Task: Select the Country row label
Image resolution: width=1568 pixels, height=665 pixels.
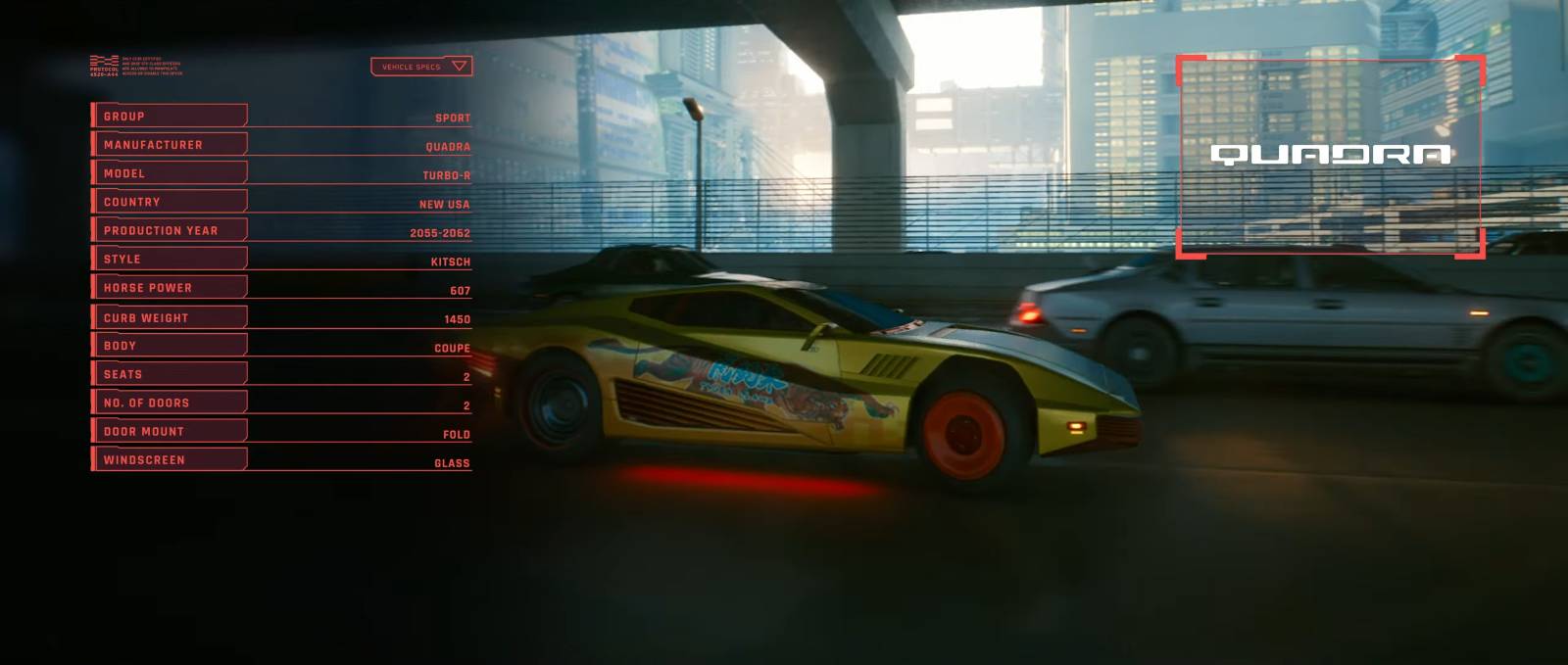Action: pyautogui.click(x=169, y=202)
